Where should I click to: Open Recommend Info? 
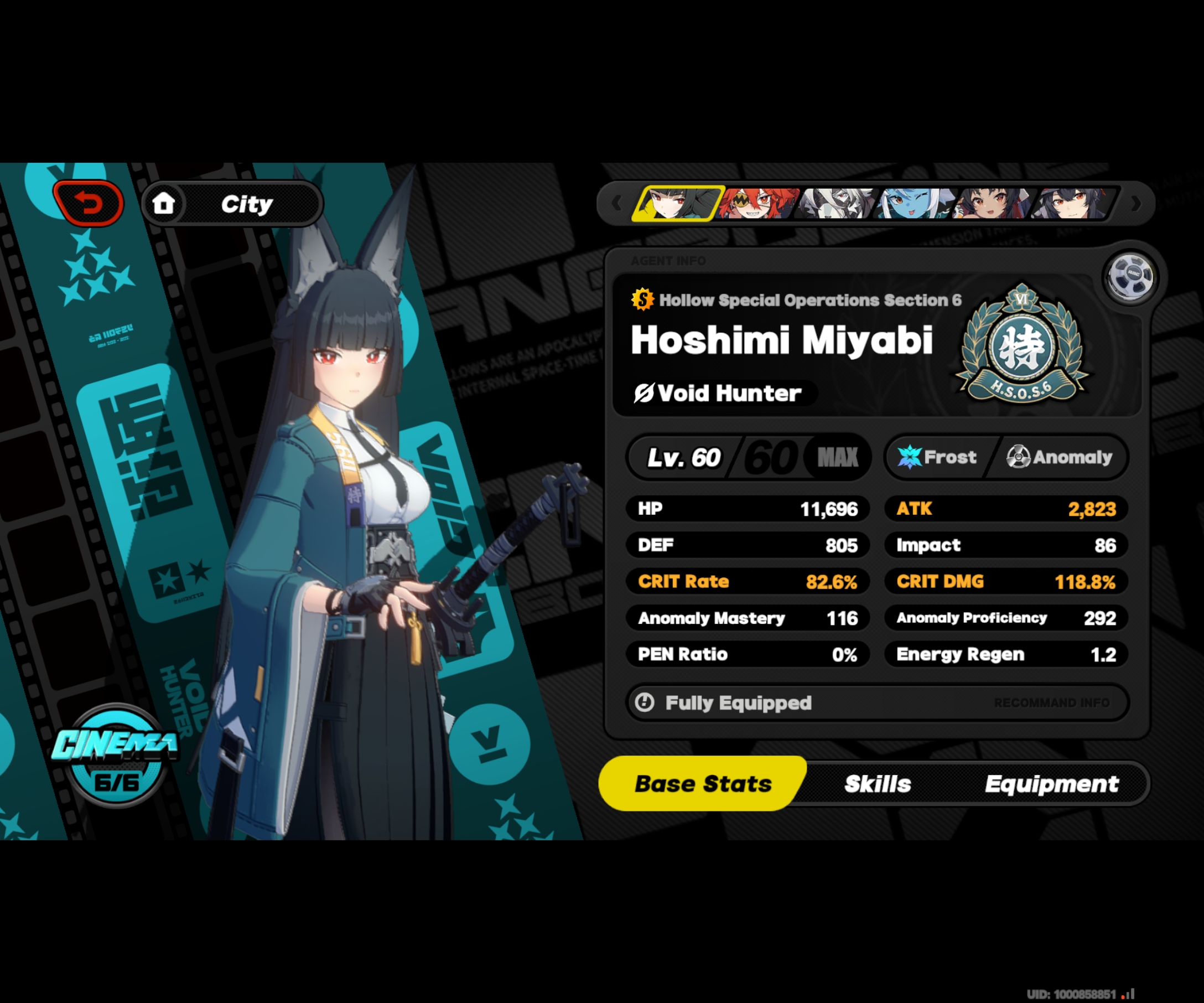pyautogui.click(x=1052, y=702)
